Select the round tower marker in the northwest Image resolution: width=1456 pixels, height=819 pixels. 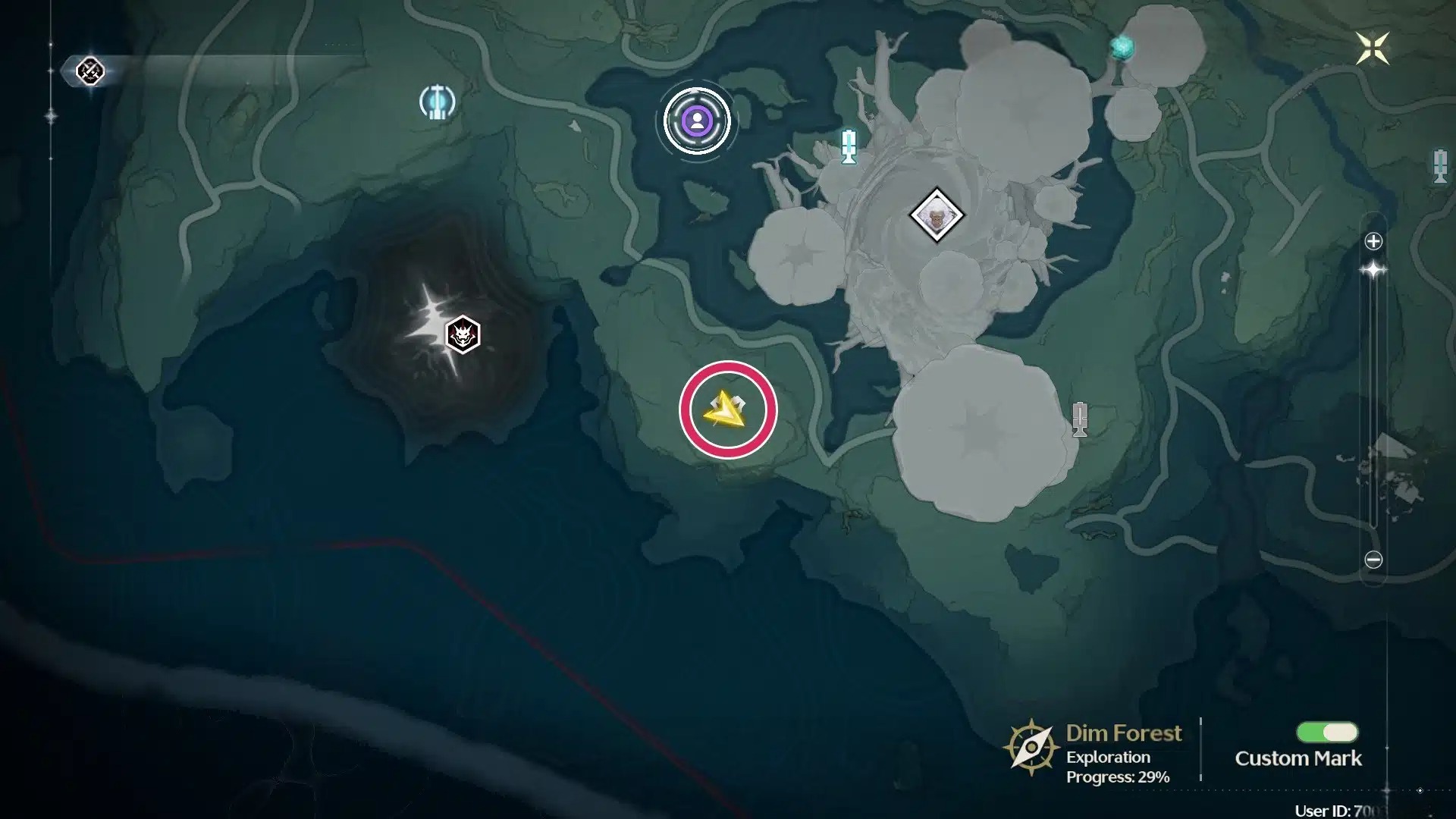tap(437, 102)
